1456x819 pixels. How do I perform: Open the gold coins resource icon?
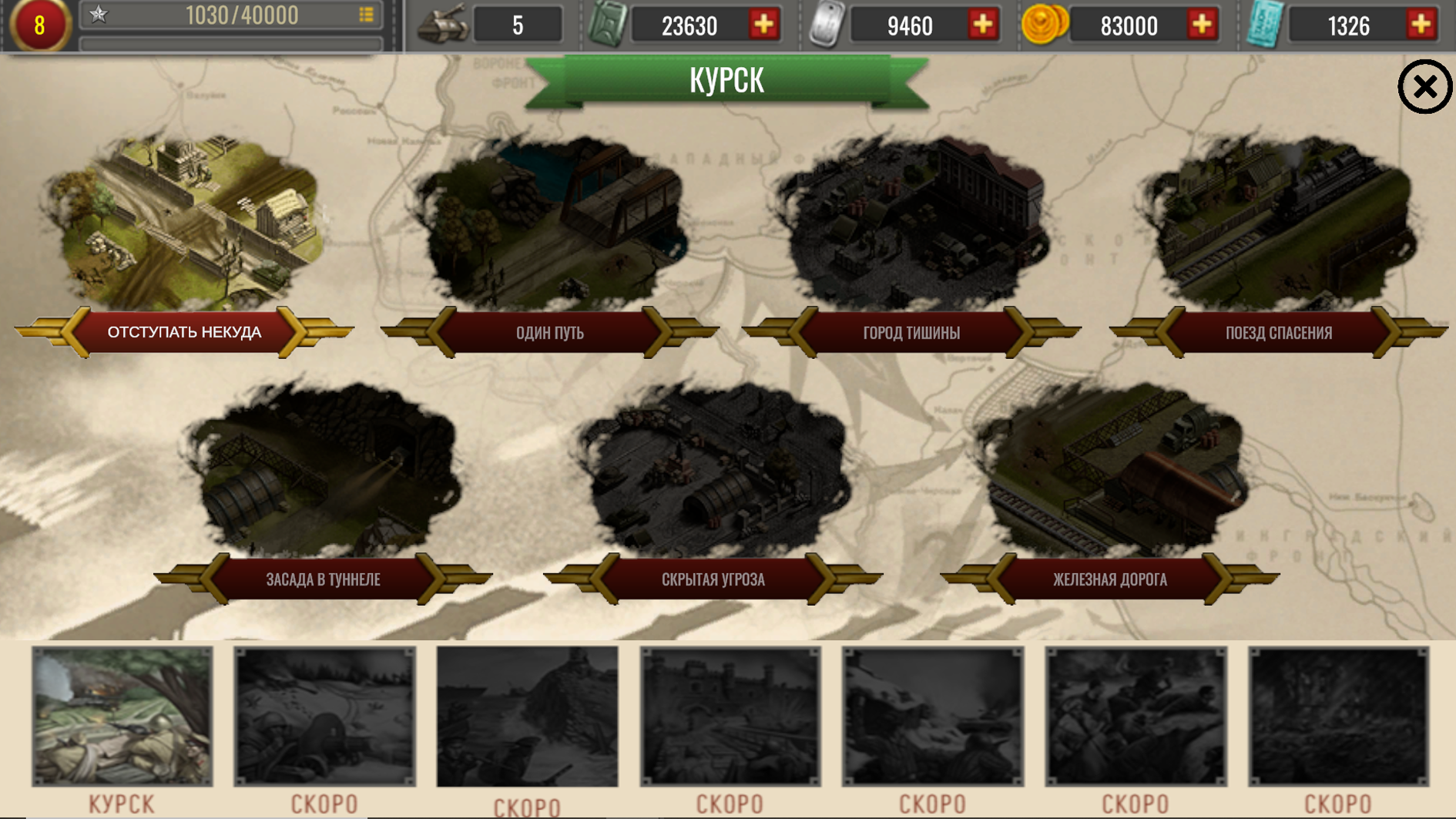click(1045, 25)
